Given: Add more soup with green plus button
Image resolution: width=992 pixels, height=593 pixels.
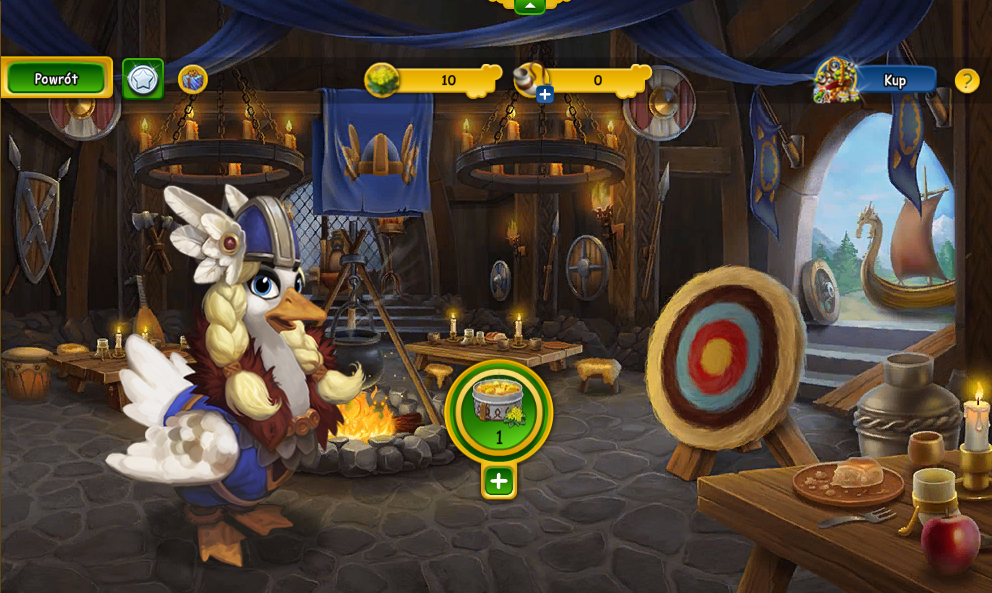Looking at the screenshot, I should click(x=499, y=481).
